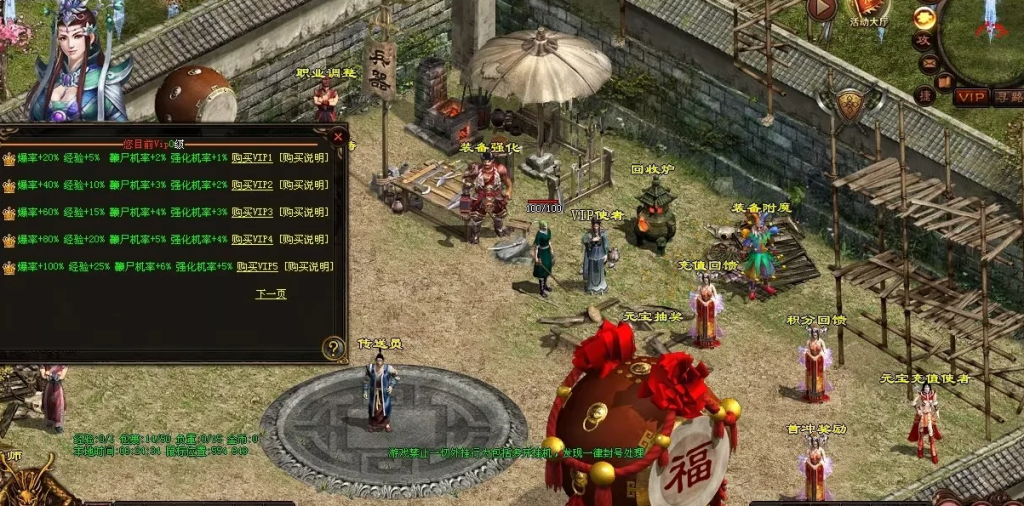
Task: Close the VIP purchase dialog
Action: [x=338, y=136]
